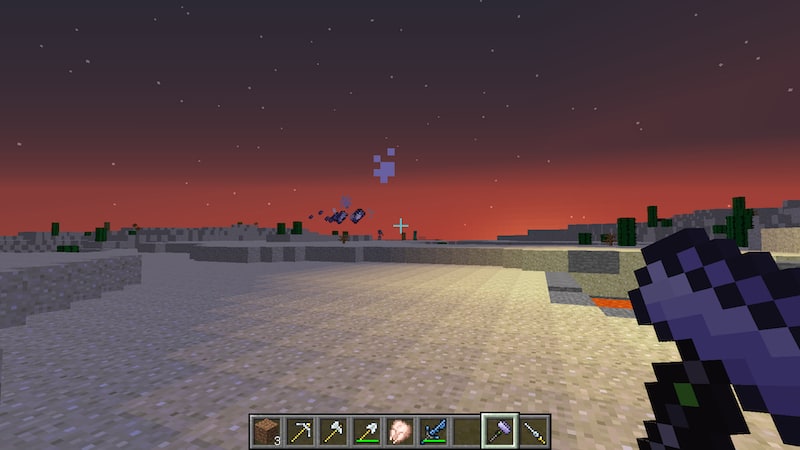Screen dimensions: 800x450
Task: Choose the blue crossbow-like weapon slot
Action: click(433, 431)
